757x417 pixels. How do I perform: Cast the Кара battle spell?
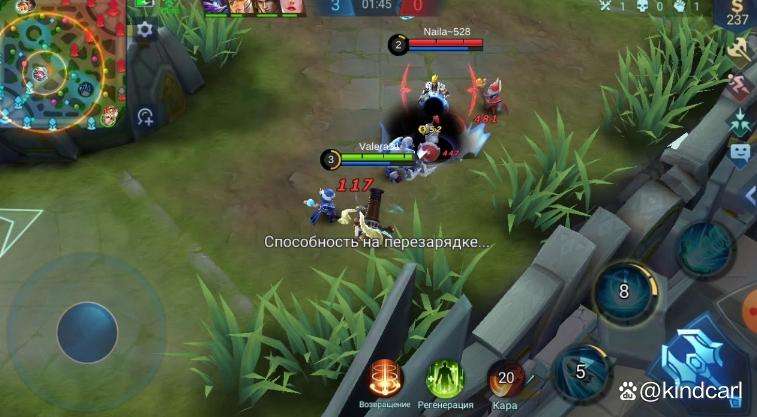point(506,378)
